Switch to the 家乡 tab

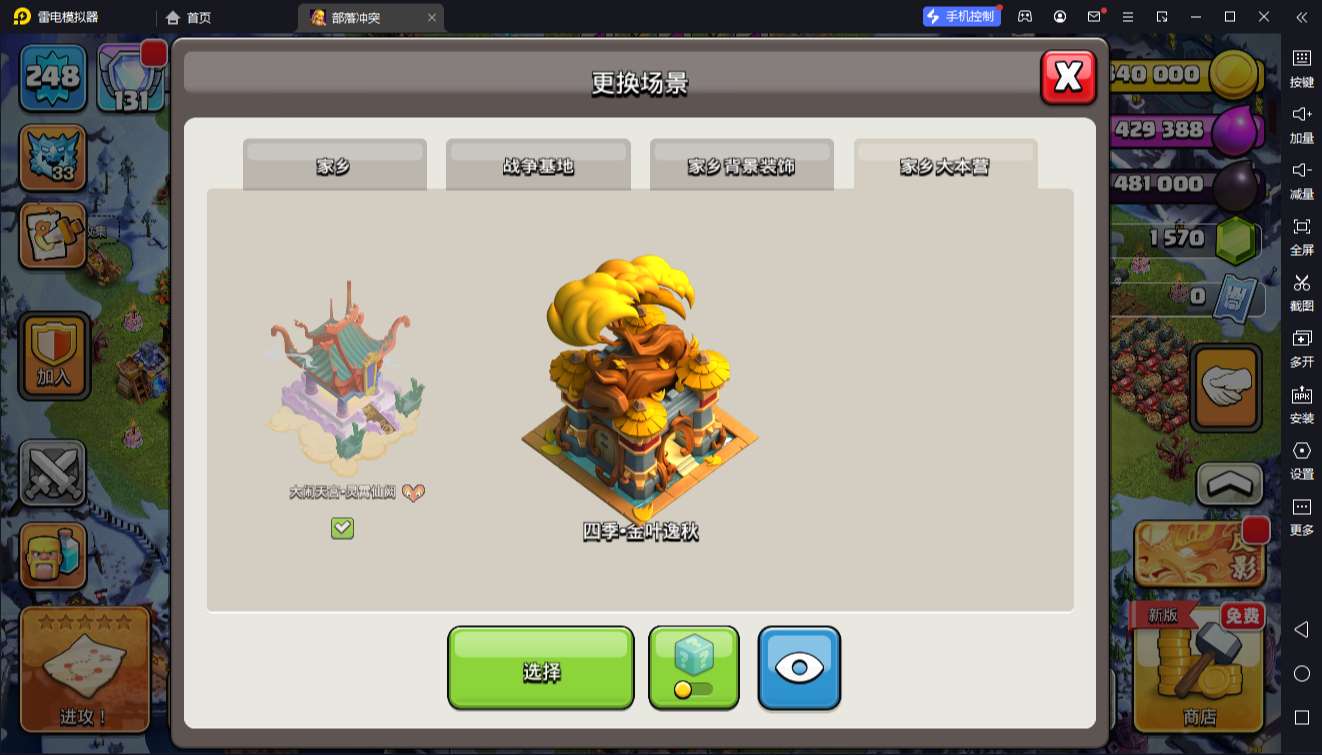point(334,166)
